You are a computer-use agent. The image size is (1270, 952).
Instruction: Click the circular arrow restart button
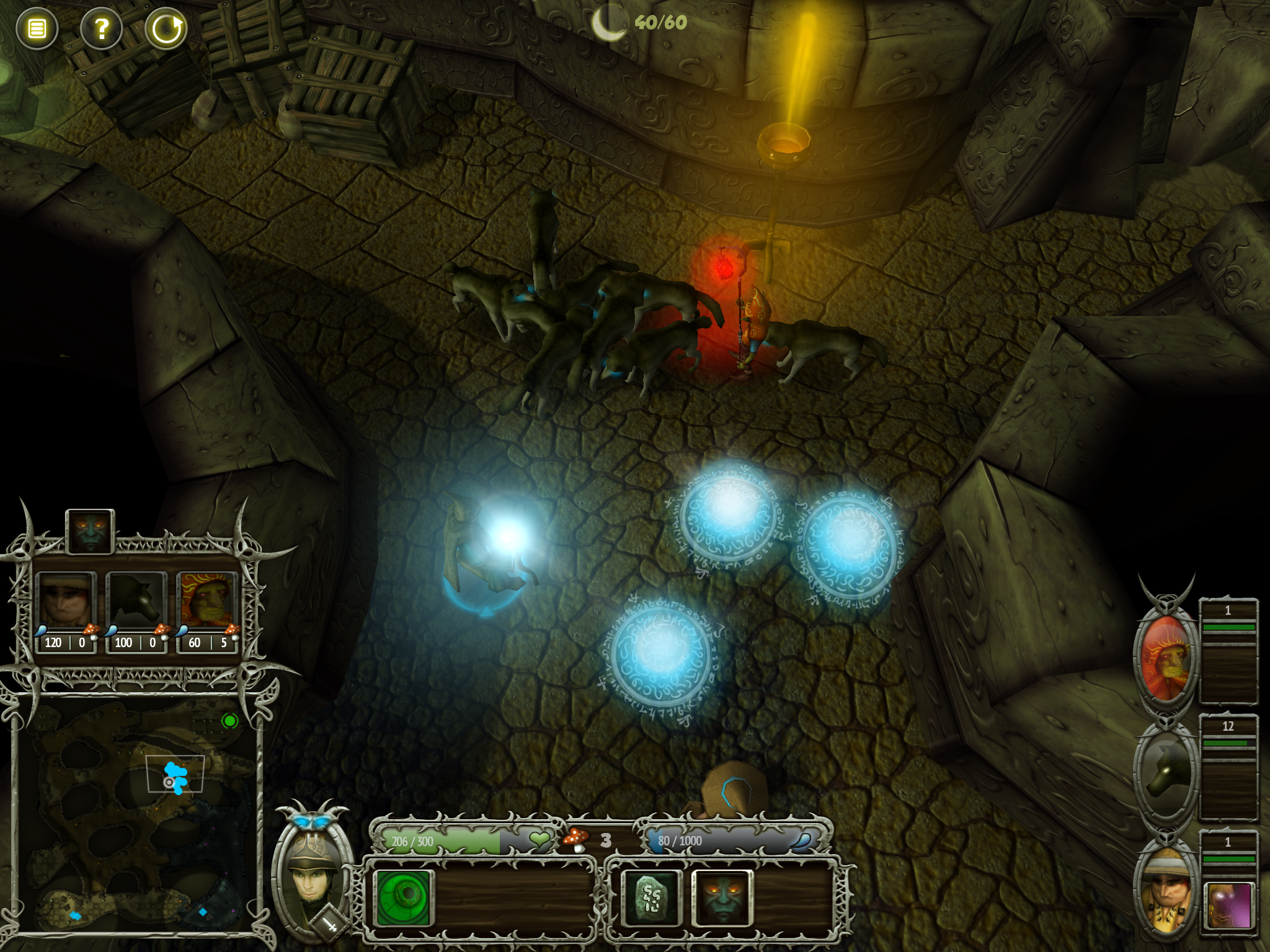pos(166,29)
